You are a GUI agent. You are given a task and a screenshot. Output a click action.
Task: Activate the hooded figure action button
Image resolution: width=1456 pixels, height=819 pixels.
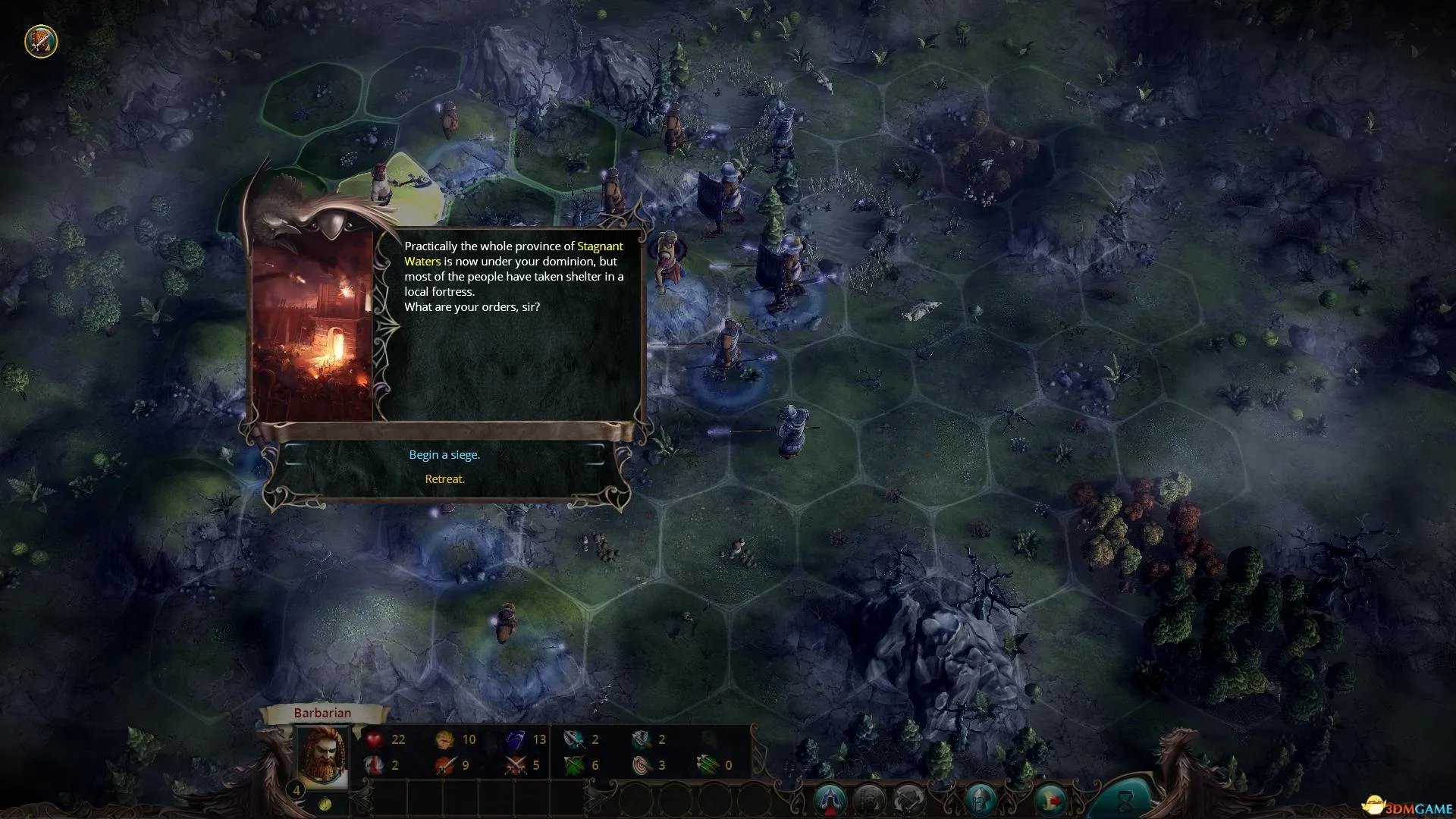click(x=830, y=799)
